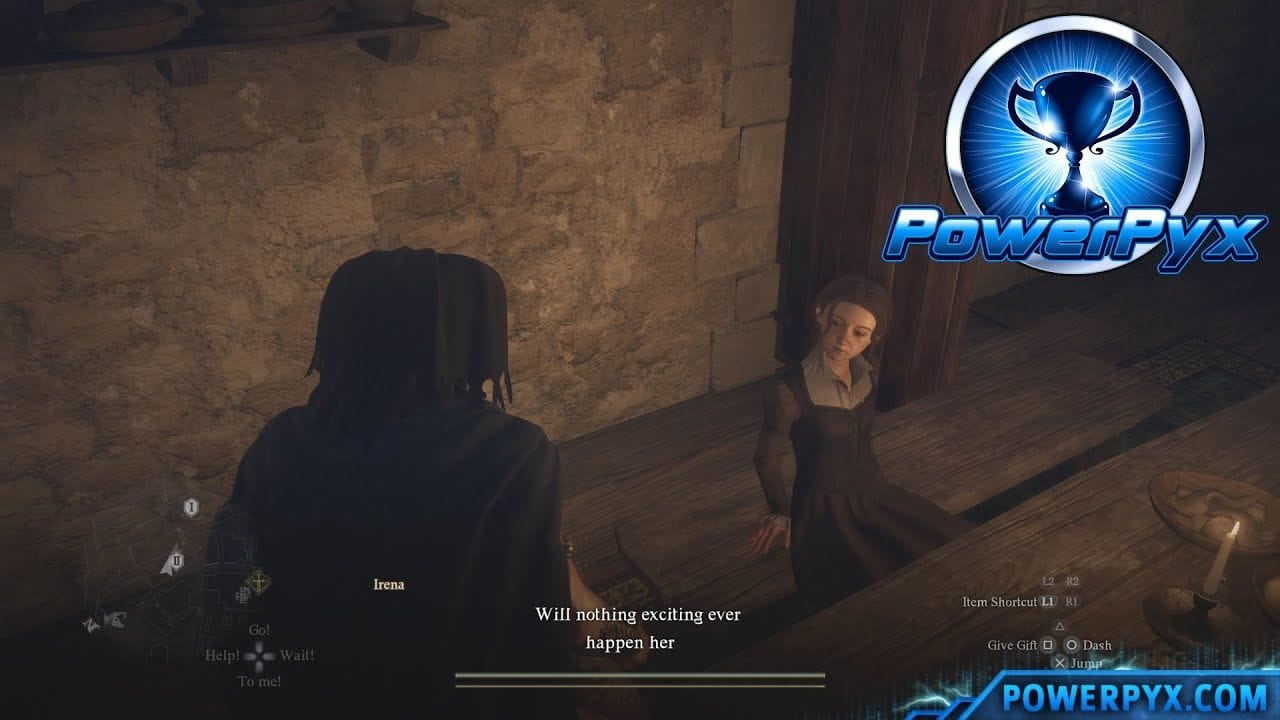Issue the 'Go!' pawn command
The width and height of the screenshot is (1280, 720).
pyautogui.click(x=258, y=631)
